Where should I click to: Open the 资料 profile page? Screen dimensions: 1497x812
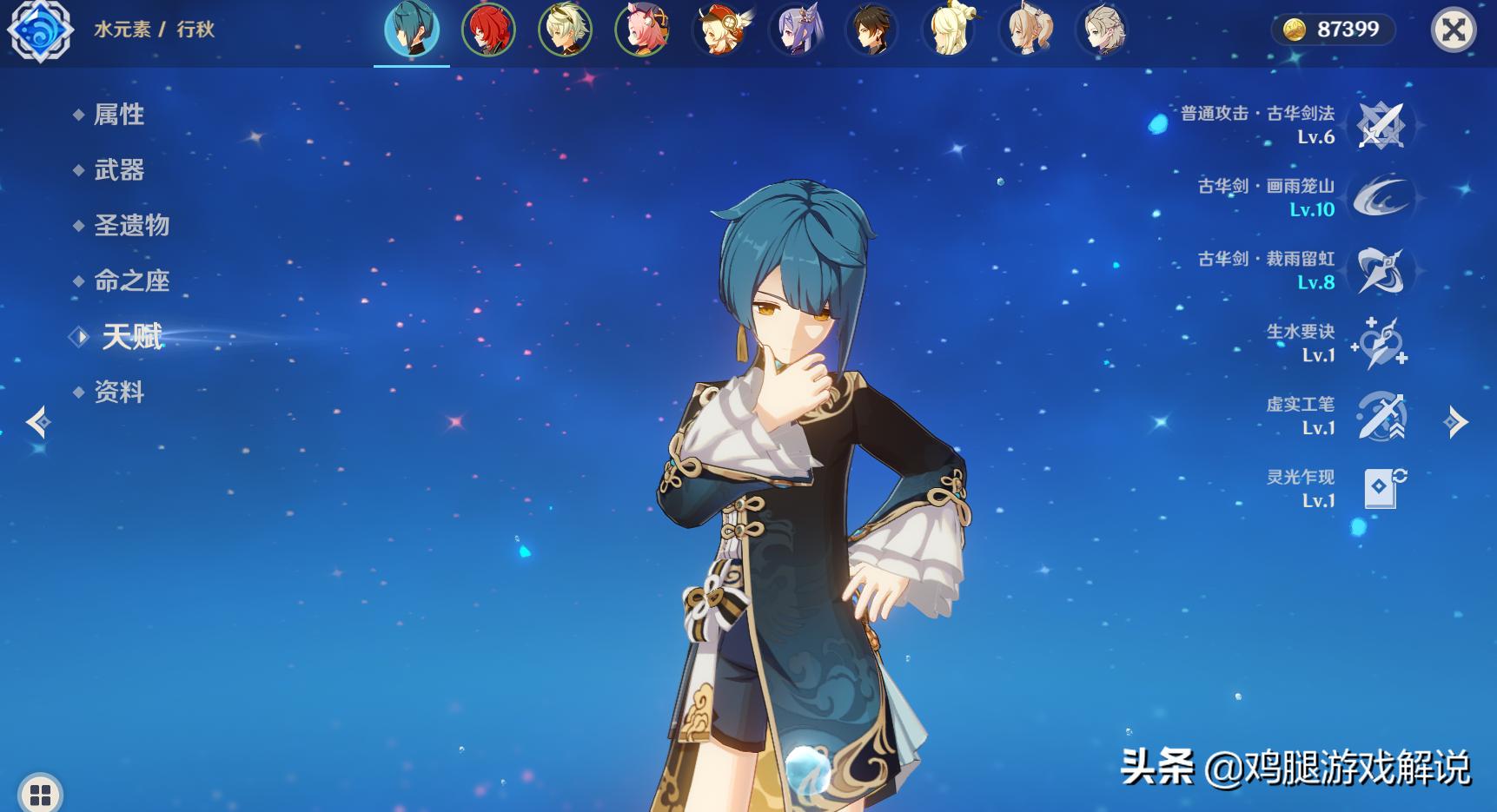click(x=119, y=393)
